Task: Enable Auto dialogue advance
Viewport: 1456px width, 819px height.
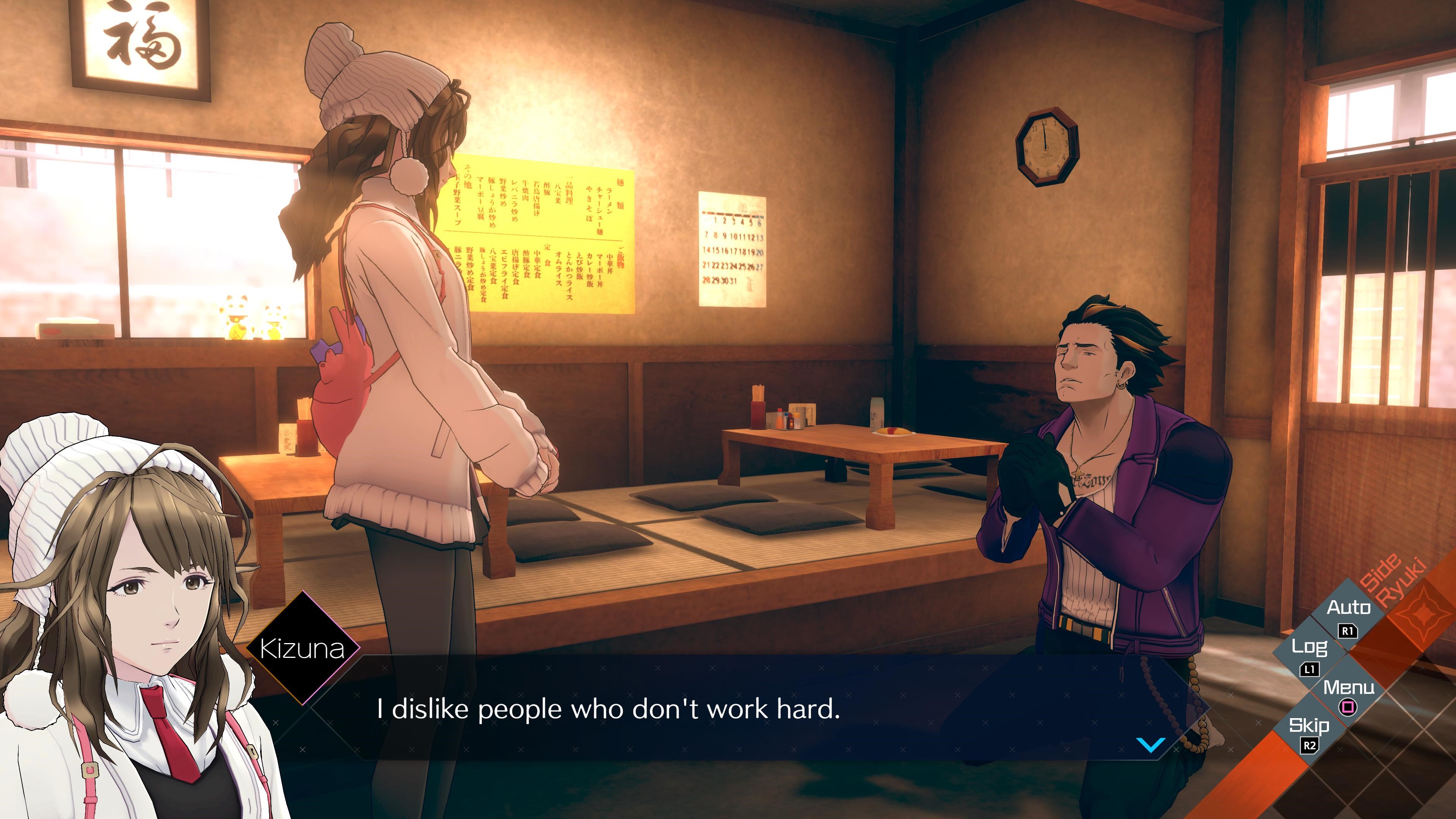Action: point(1349,615)
